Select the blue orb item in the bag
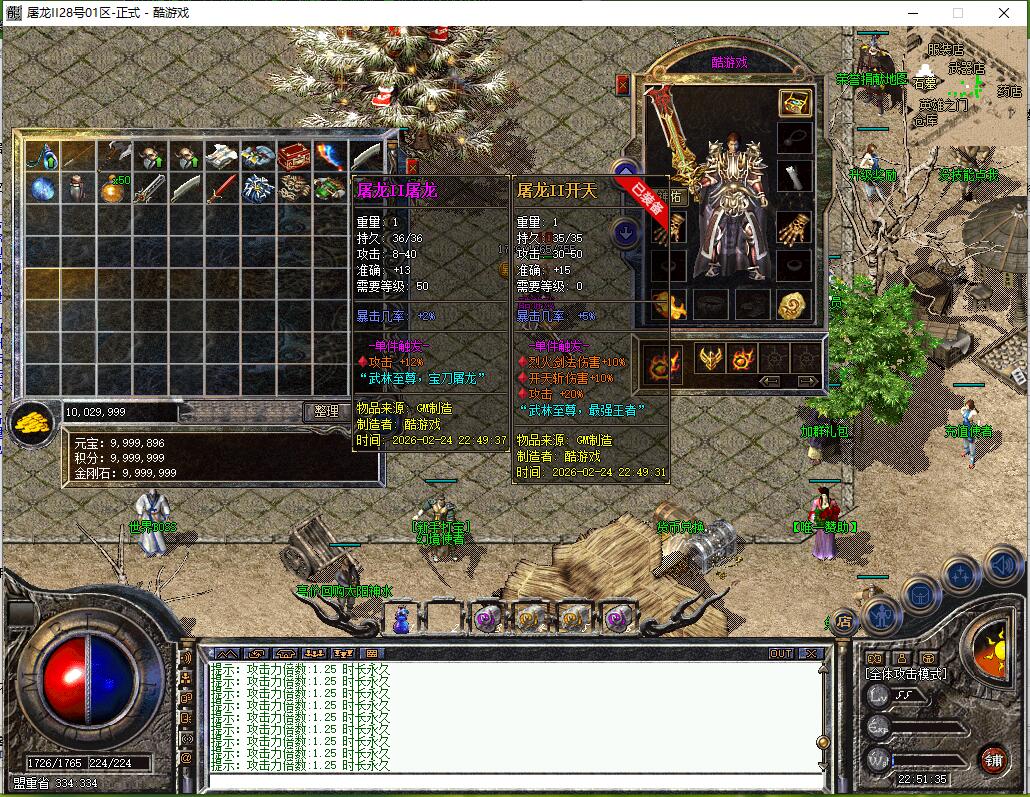Viewport: 1030px width, 797px height. pyautogui.click(x=42, y=188)
